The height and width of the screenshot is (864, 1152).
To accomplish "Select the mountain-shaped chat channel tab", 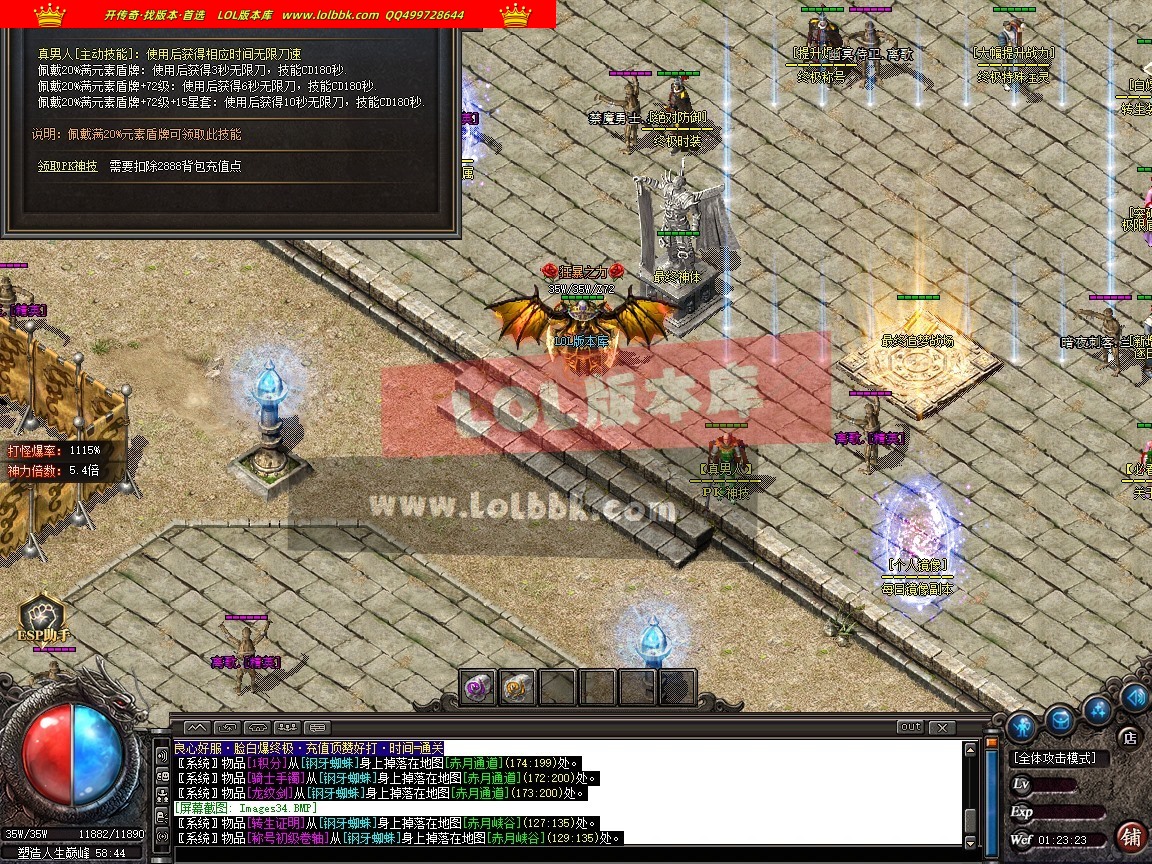I will pos(197,727).
